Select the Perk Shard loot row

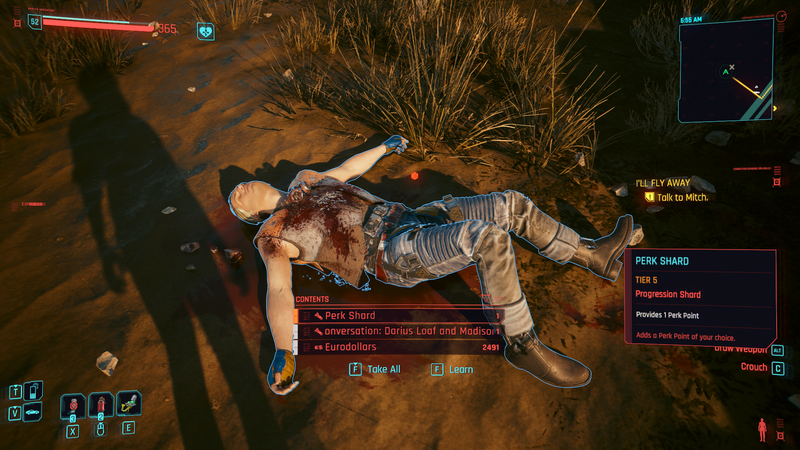pyautogui.click(x=400, y=316)
